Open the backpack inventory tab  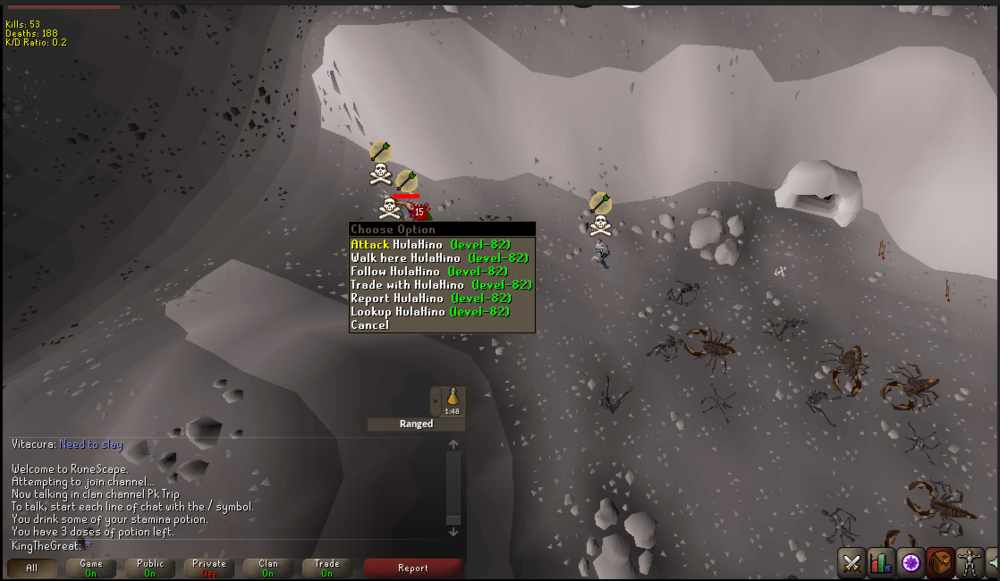(x=939, y=562)
